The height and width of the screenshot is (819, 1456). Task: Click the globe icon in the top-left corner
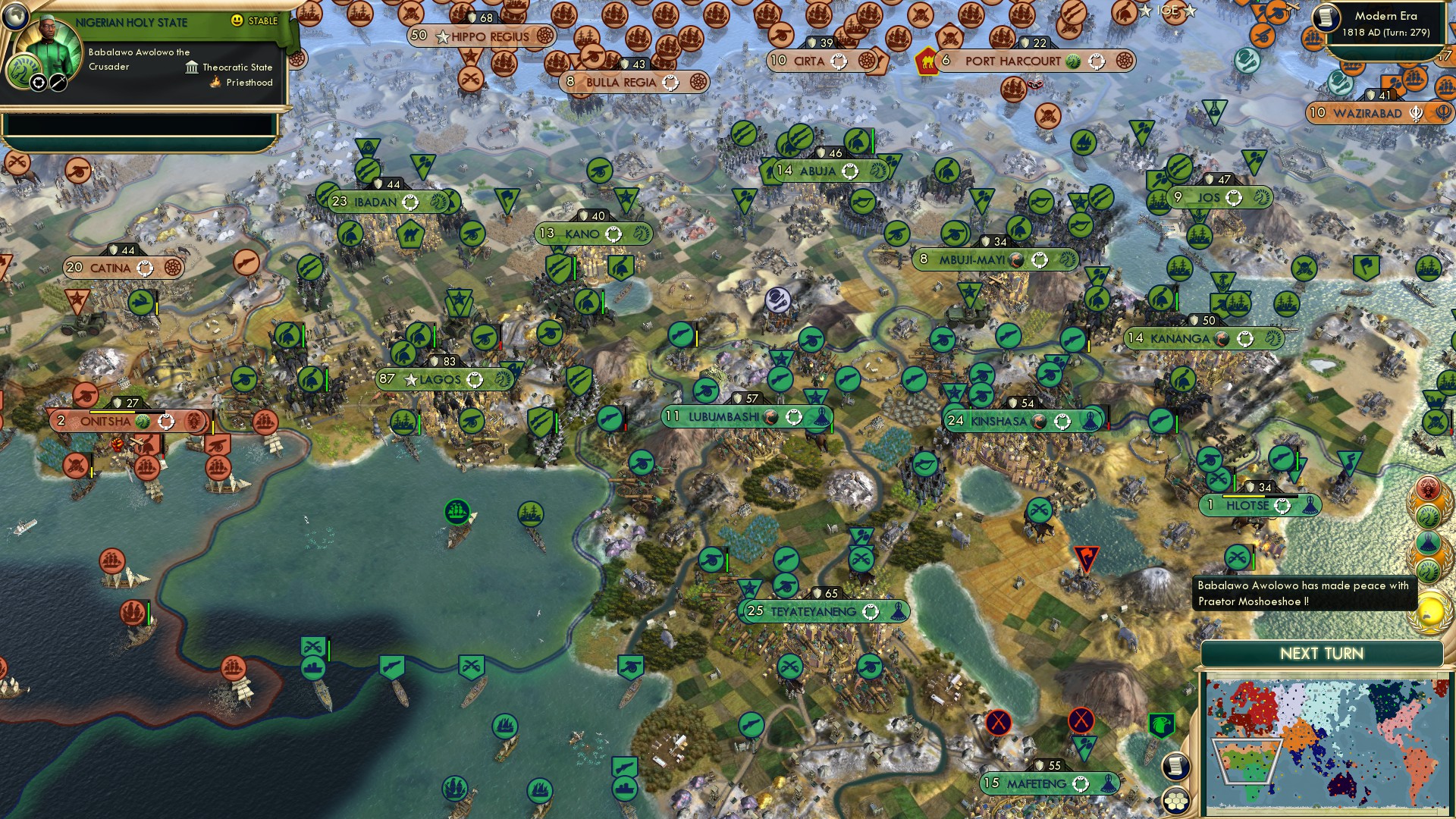[15, 17]
